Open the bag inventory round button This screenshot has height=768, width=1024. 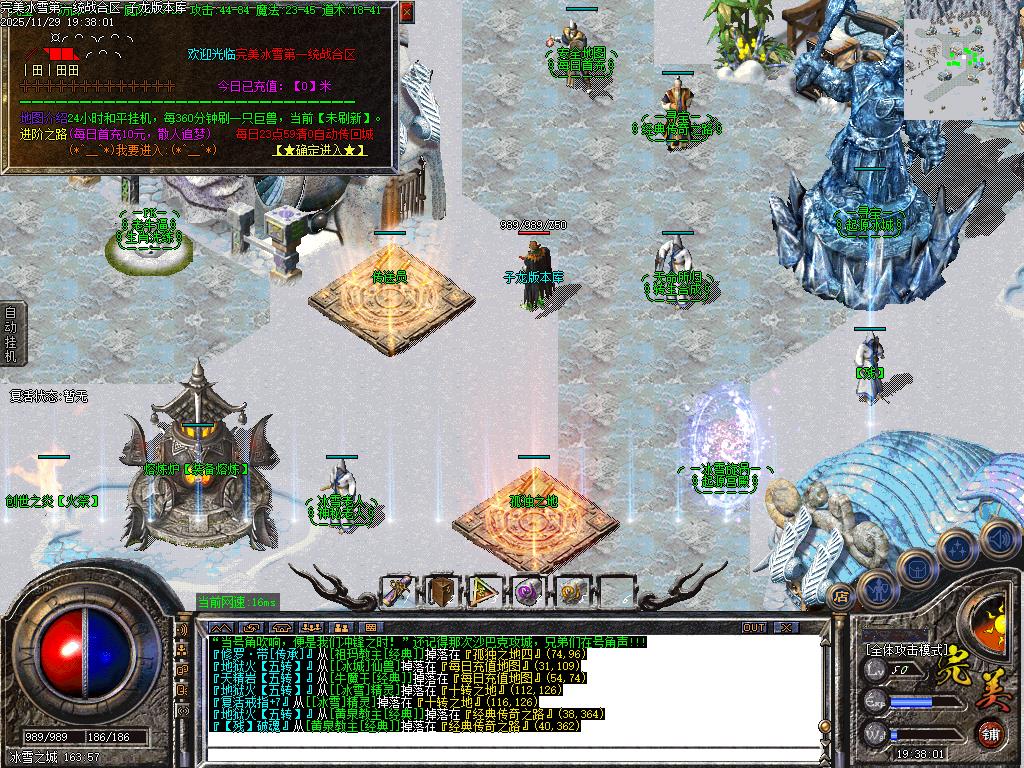tap(916, 567)
